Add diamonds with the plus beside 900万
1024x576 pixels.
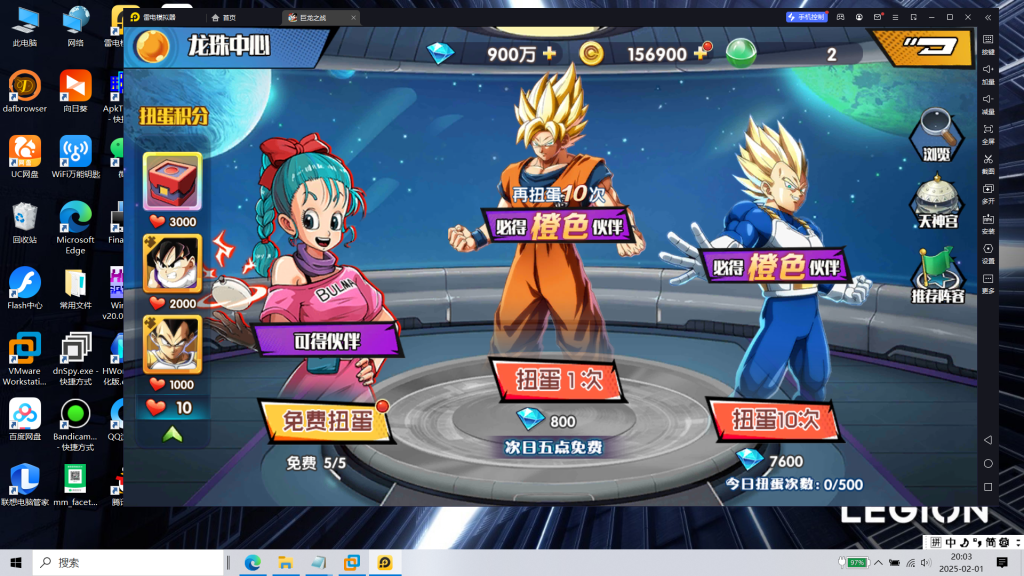click(x=550, y=54)
